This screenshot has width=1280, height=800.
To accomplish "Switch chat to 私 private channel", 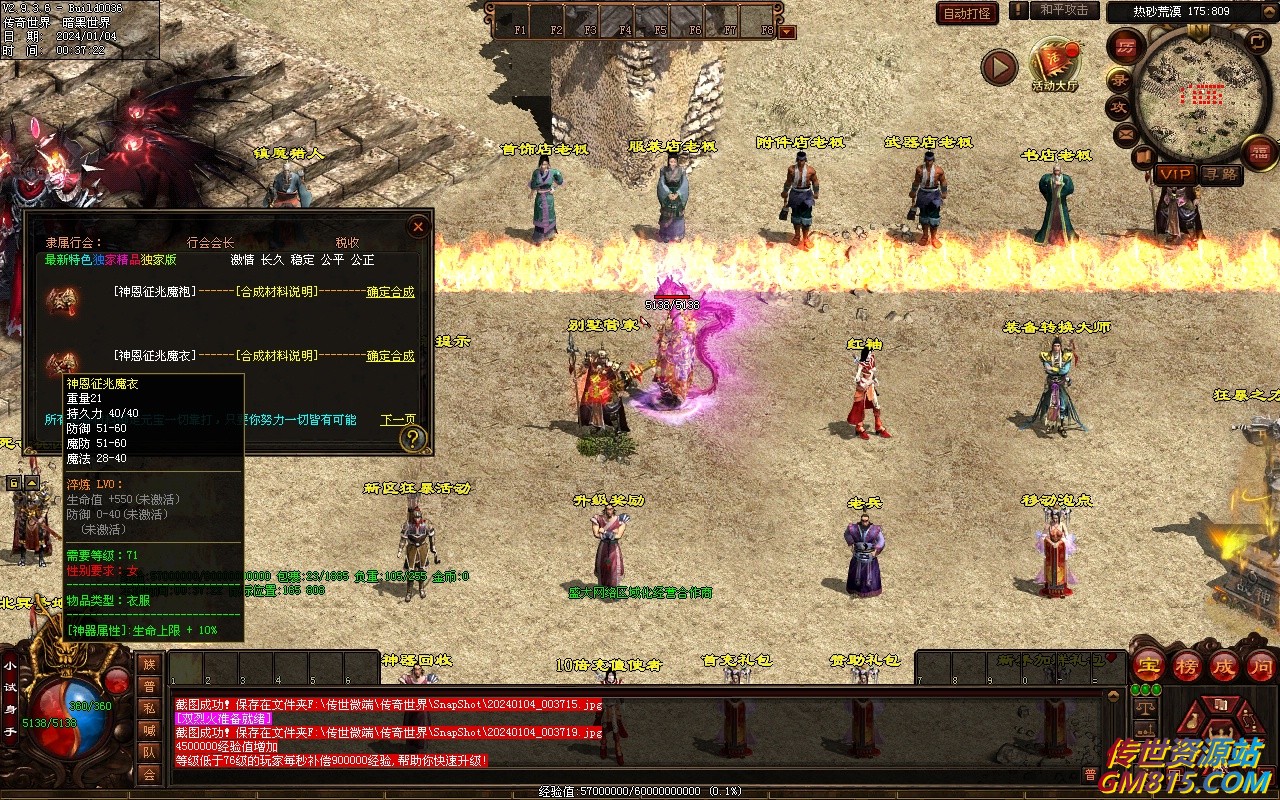I will coord(149,708).
